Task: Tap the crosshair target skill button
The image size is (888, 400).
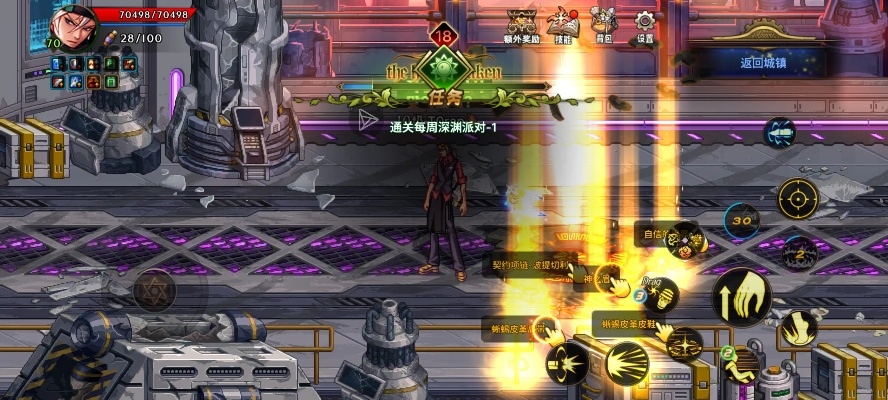Action: pyautogui.click(x=797, y=194)
